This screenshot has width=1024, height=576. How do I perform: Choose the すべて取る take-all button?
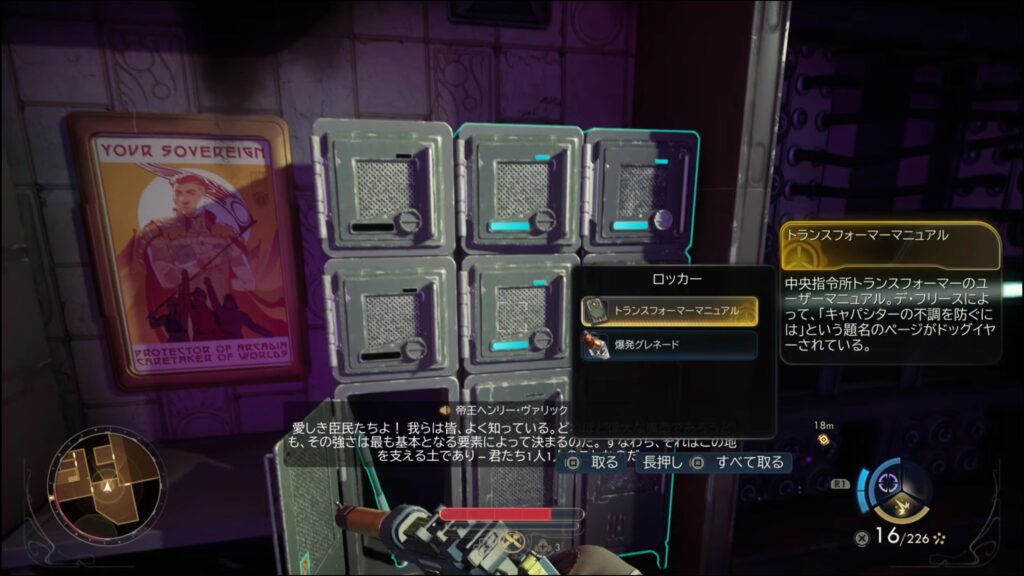(740, 463)
